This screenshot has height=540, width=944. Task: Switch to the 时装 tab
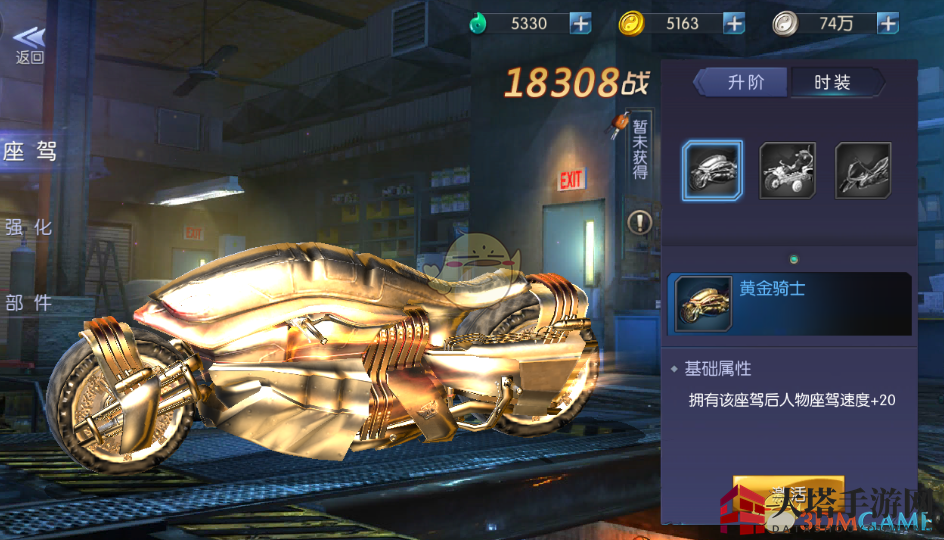[833, 82]
